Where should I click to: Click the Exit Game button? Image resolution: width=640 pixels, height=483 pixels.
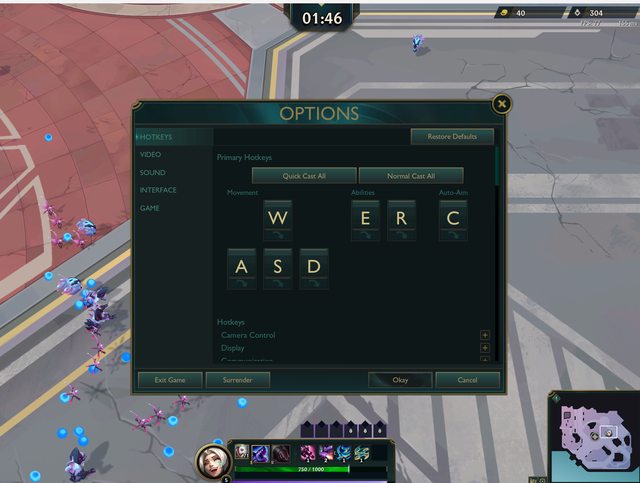[x=169, y=380]
